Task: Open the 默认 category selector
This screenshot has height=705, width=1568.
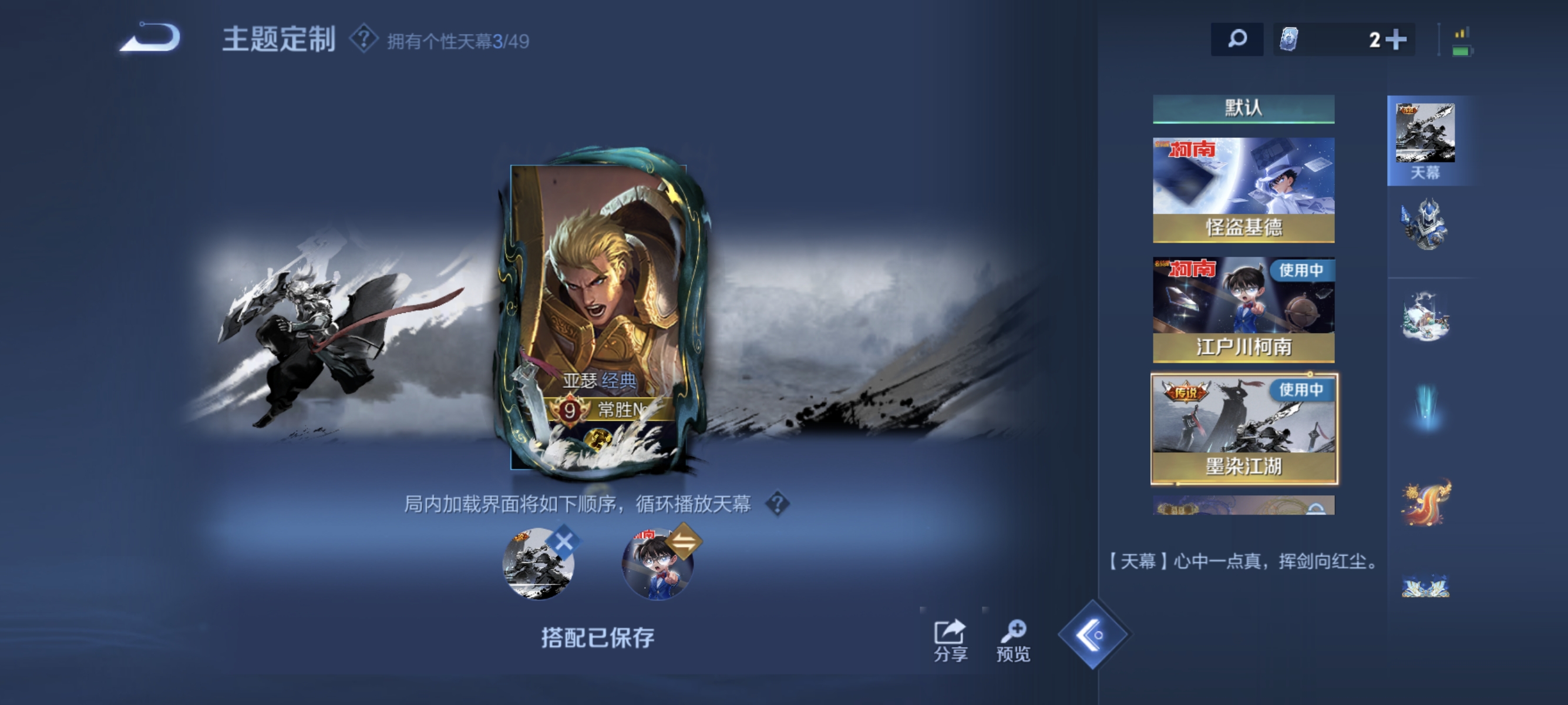Action: (1244, 106)
